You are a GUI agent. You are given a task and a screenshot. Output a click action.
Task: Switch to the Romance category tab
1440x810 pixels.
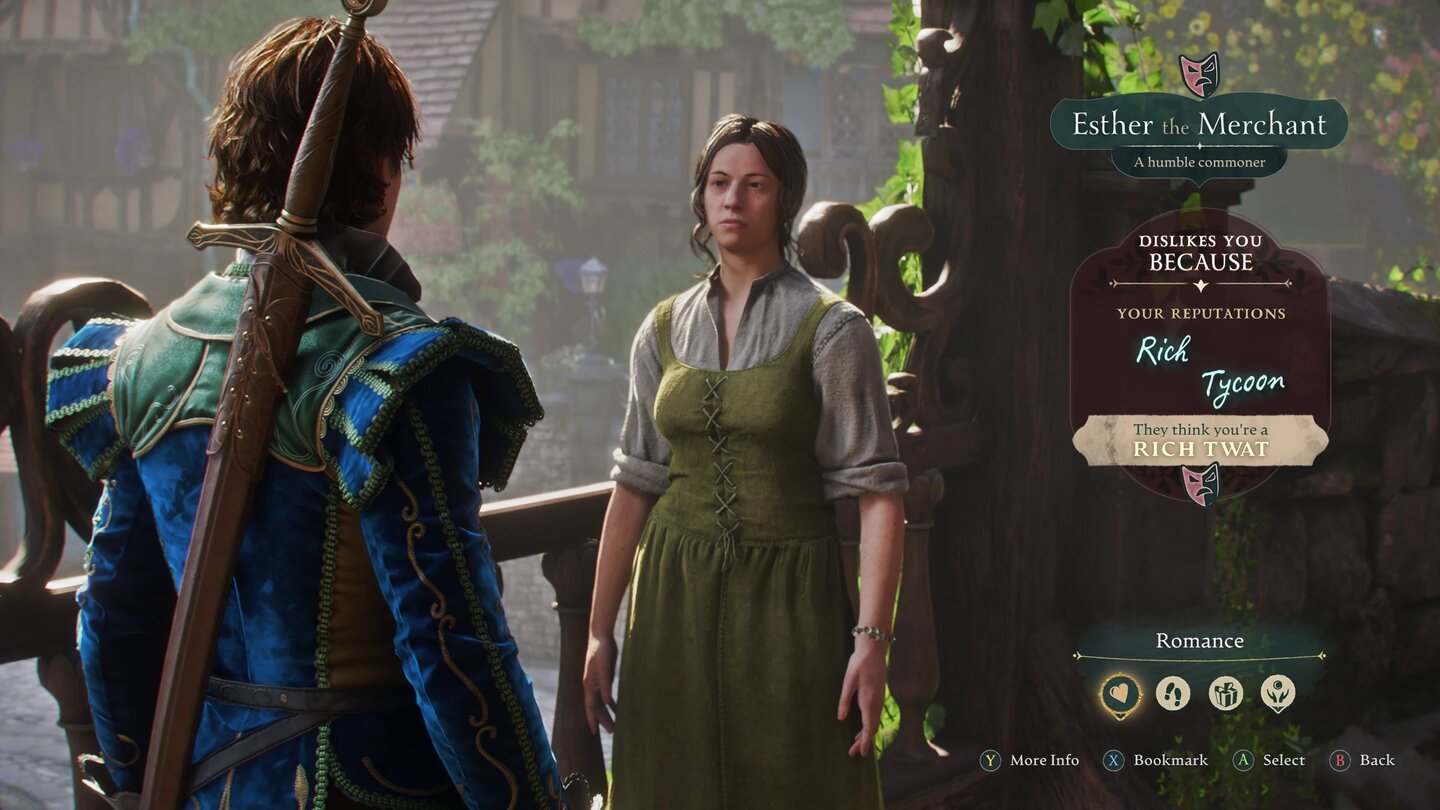click(1199, 640)
